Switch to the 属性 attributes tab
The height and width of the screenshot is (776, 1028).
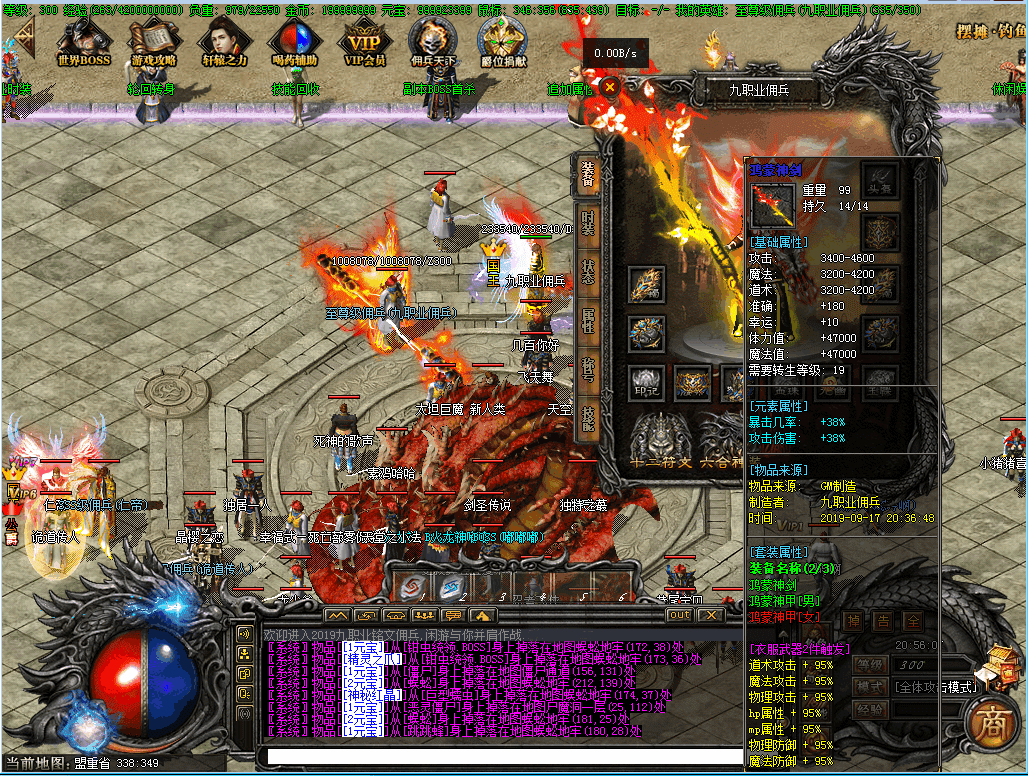(588, 322)
